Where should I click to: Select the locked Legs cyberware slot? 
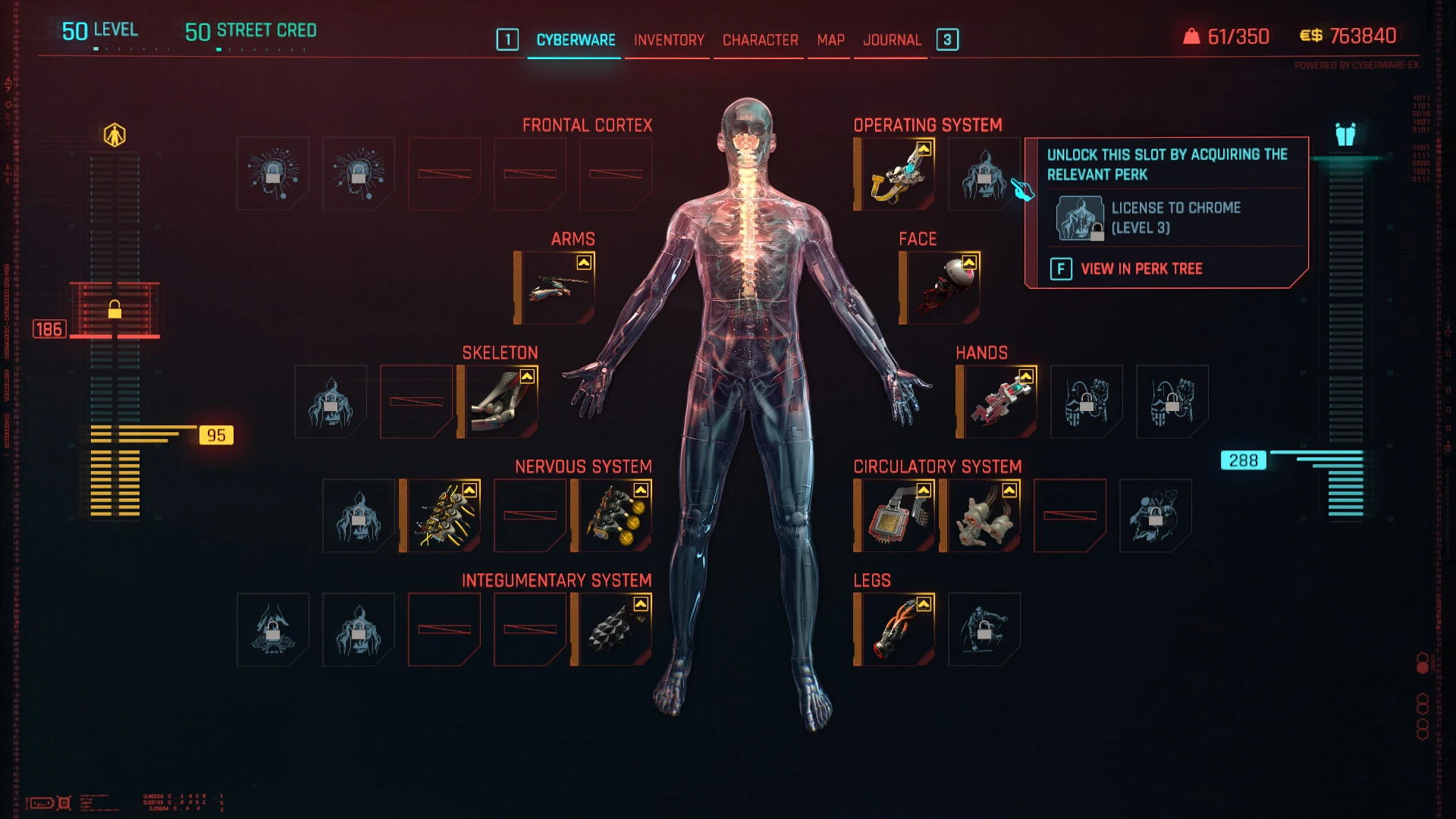pos(984,629)
